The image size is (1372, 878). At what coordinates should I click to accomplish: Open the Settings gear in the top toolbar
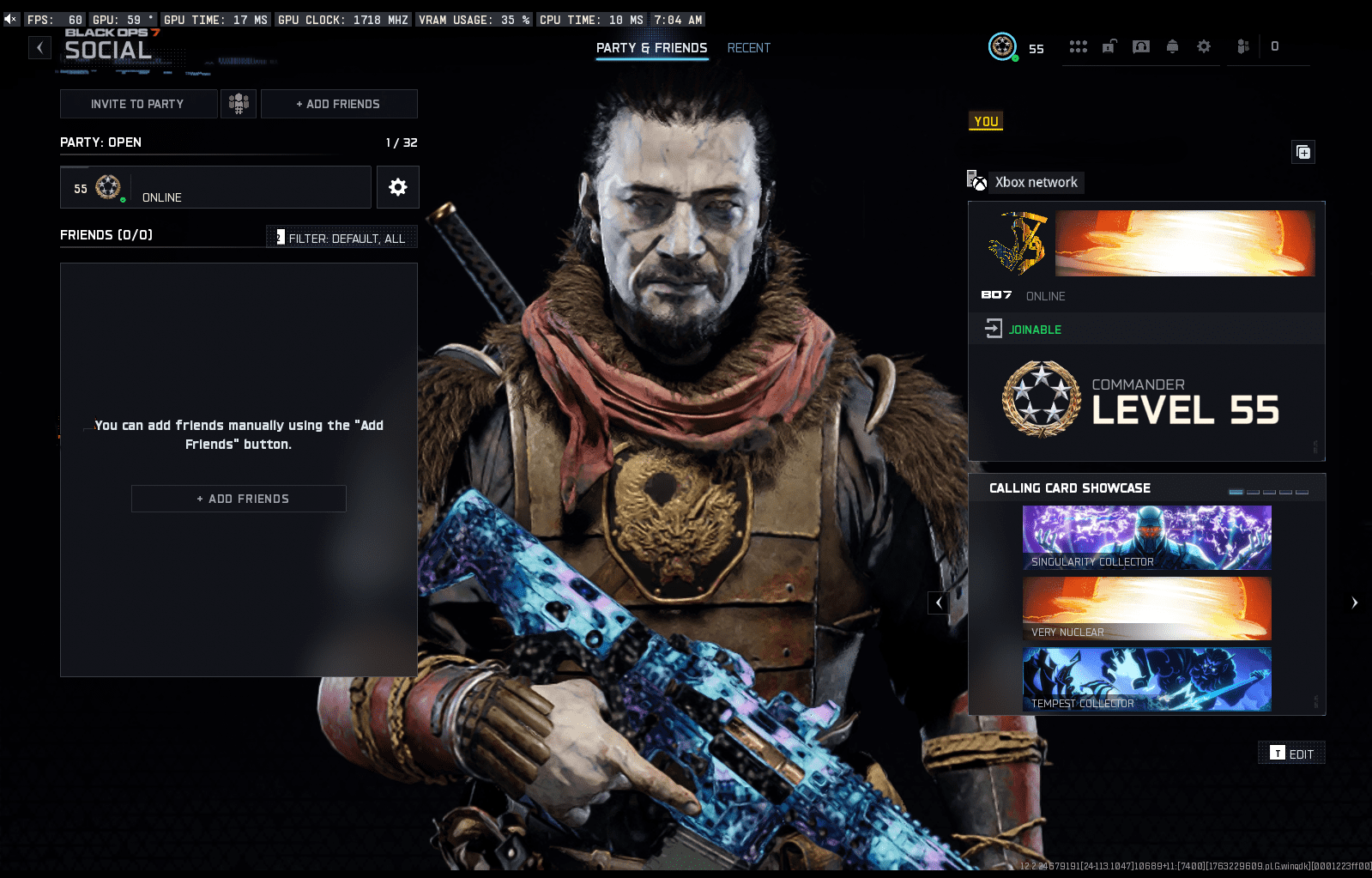(1205, 47)
